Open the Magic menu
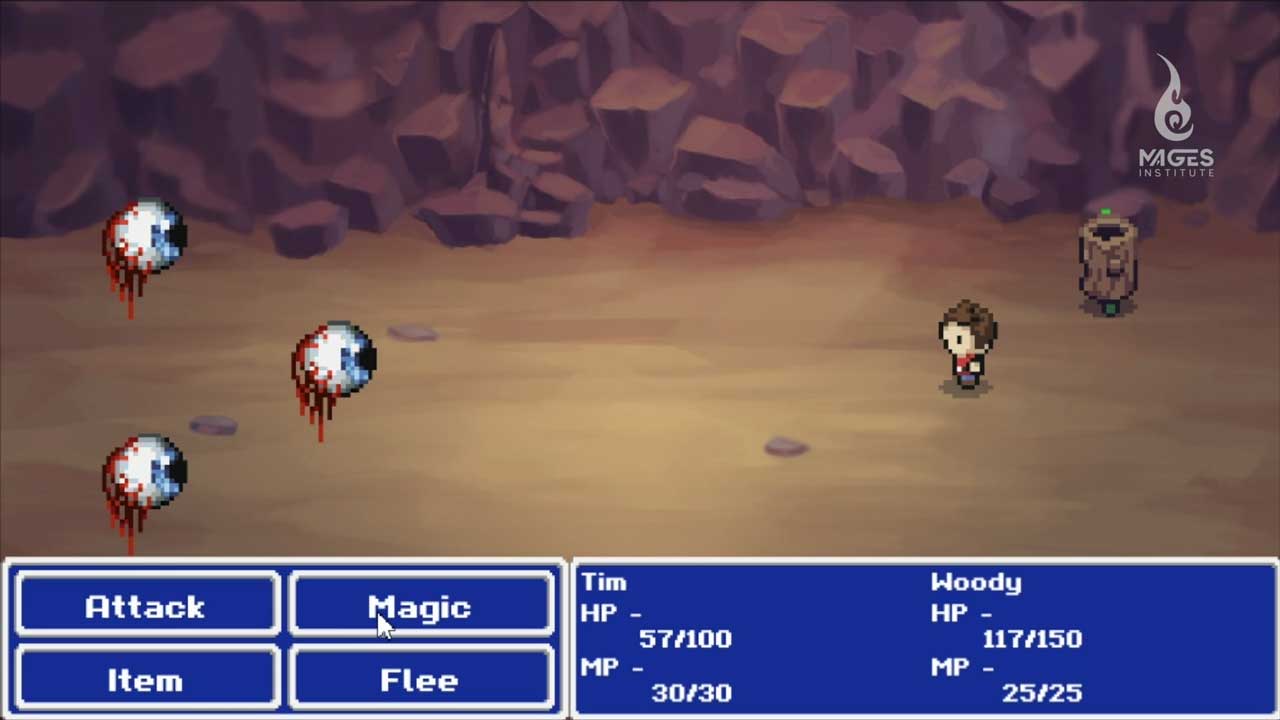The width and height of the screenshot is (1280, 720). pos(420,605)
